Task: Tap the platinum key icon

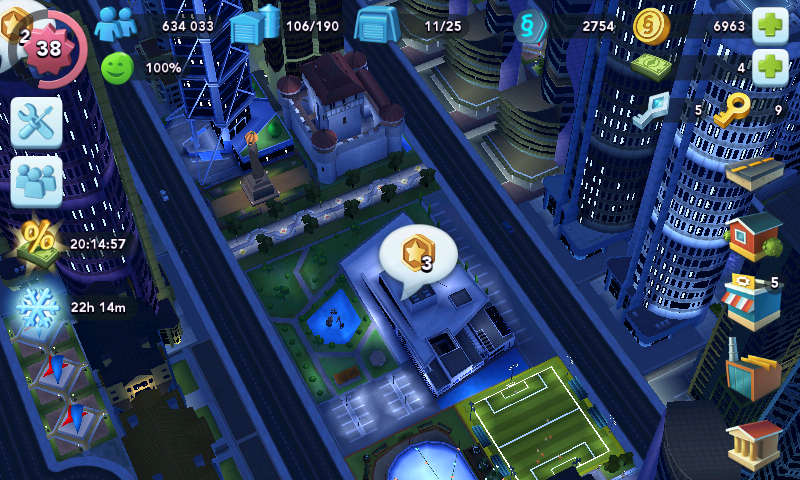Action: 652,110
